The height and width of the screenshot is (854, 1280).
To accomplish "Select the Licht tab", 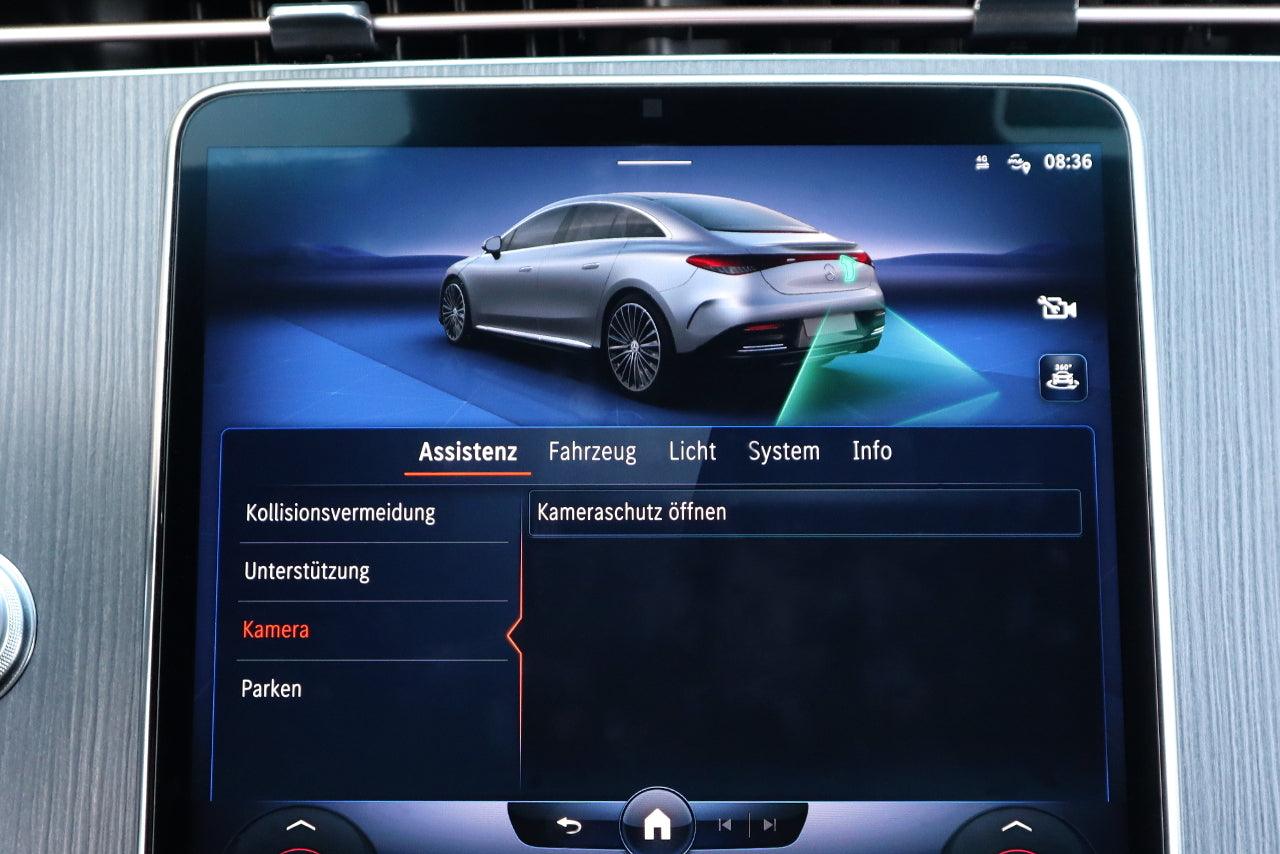I will (x=692, y=452).
